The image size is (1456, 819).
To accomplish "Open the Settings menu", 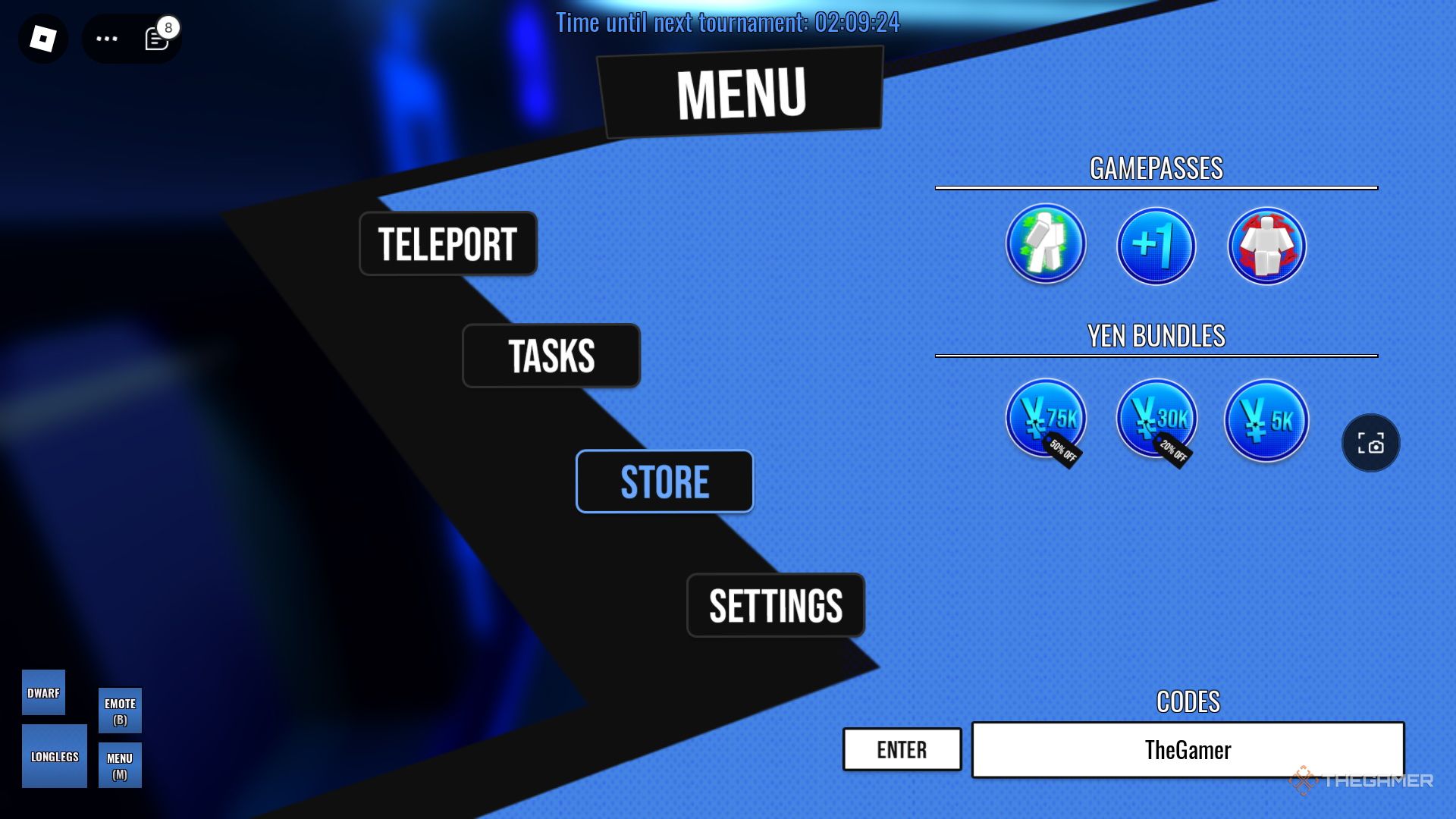I will tap(775, 605).
